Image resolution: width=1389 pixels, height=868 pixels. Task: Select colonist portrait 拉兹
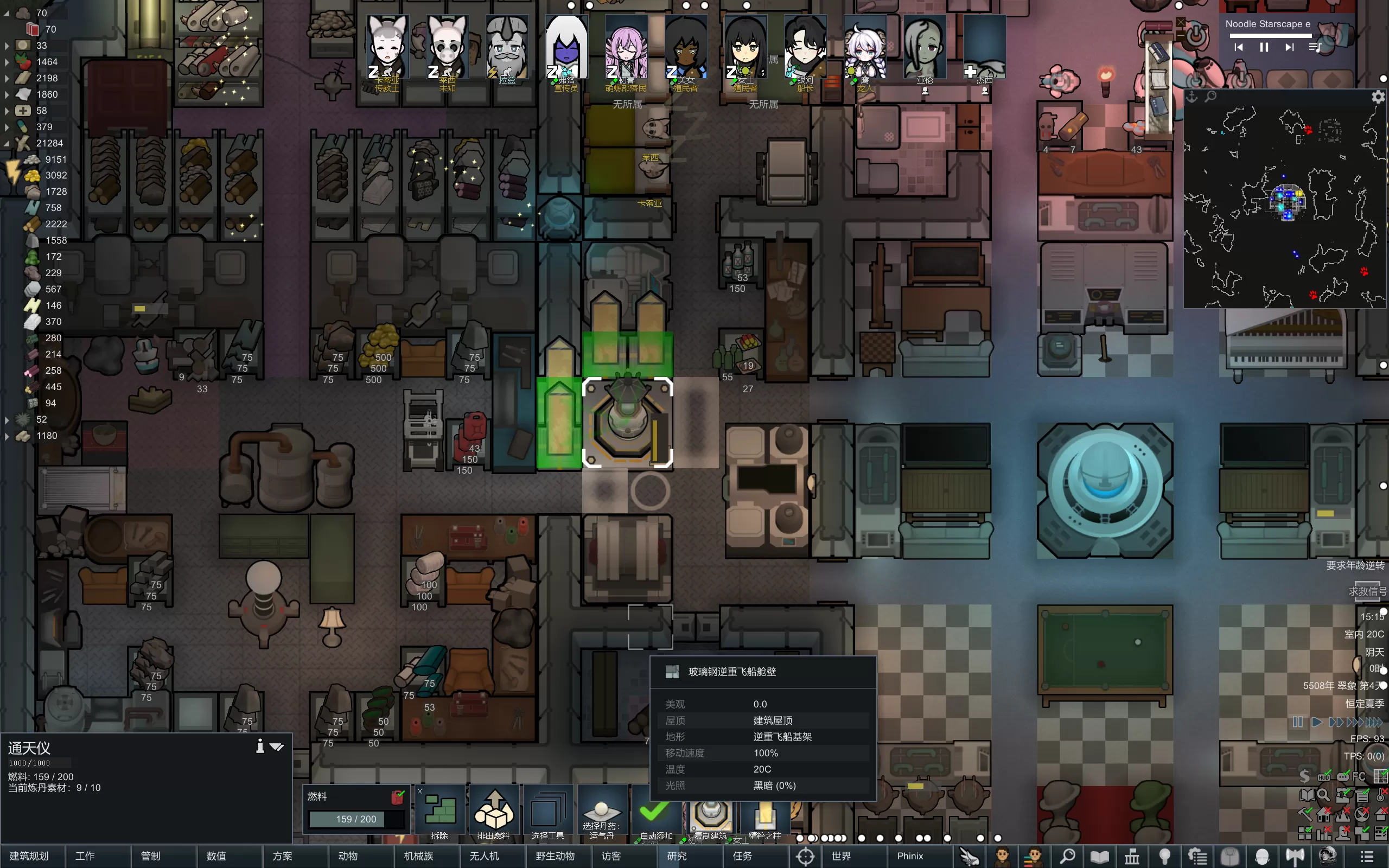(507, 48)
